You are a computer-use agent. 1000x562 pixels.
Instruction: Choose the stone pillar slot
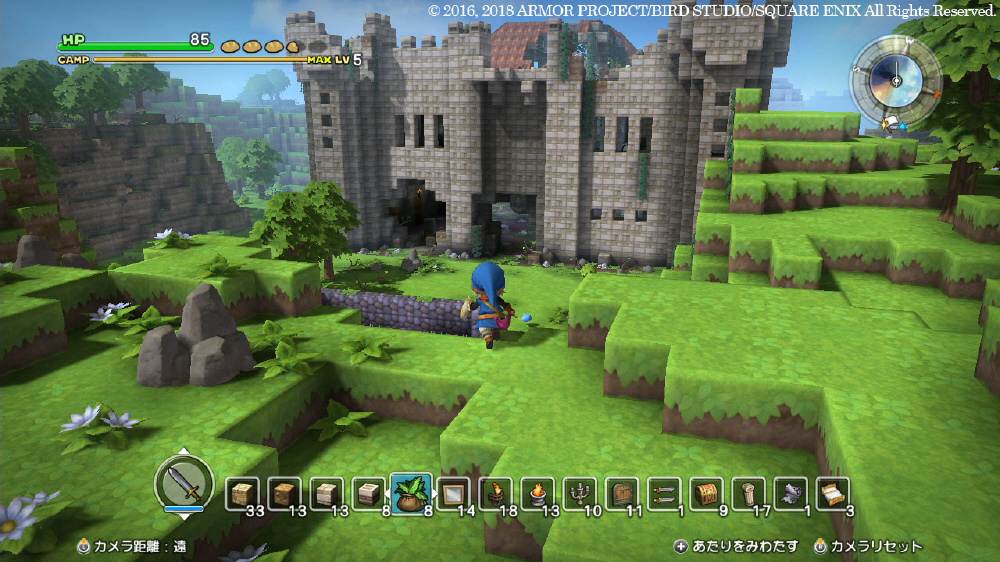point(747,494)
